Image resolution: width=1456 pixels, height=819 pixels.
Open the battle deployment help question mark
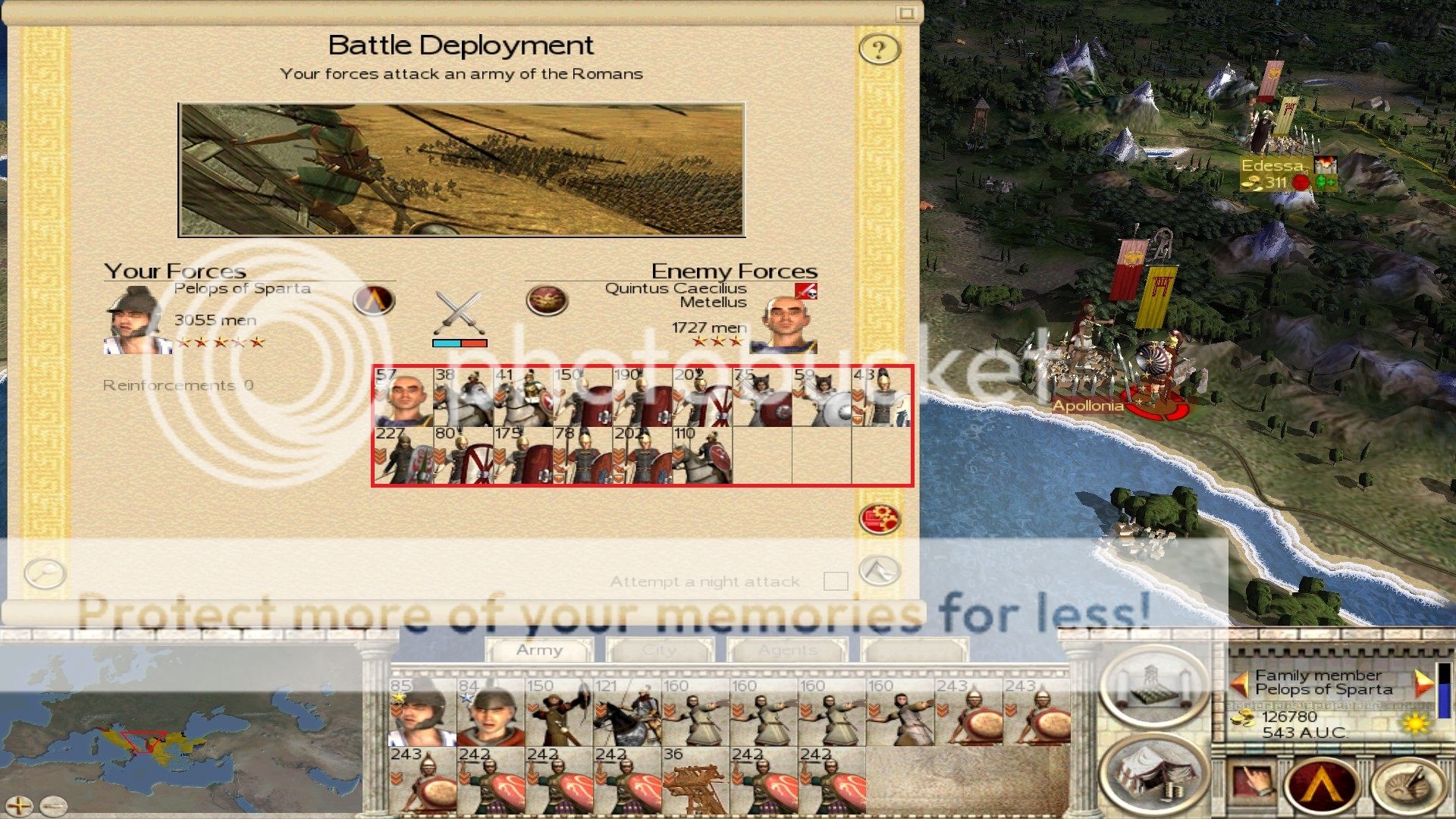[x=879, y=50]
